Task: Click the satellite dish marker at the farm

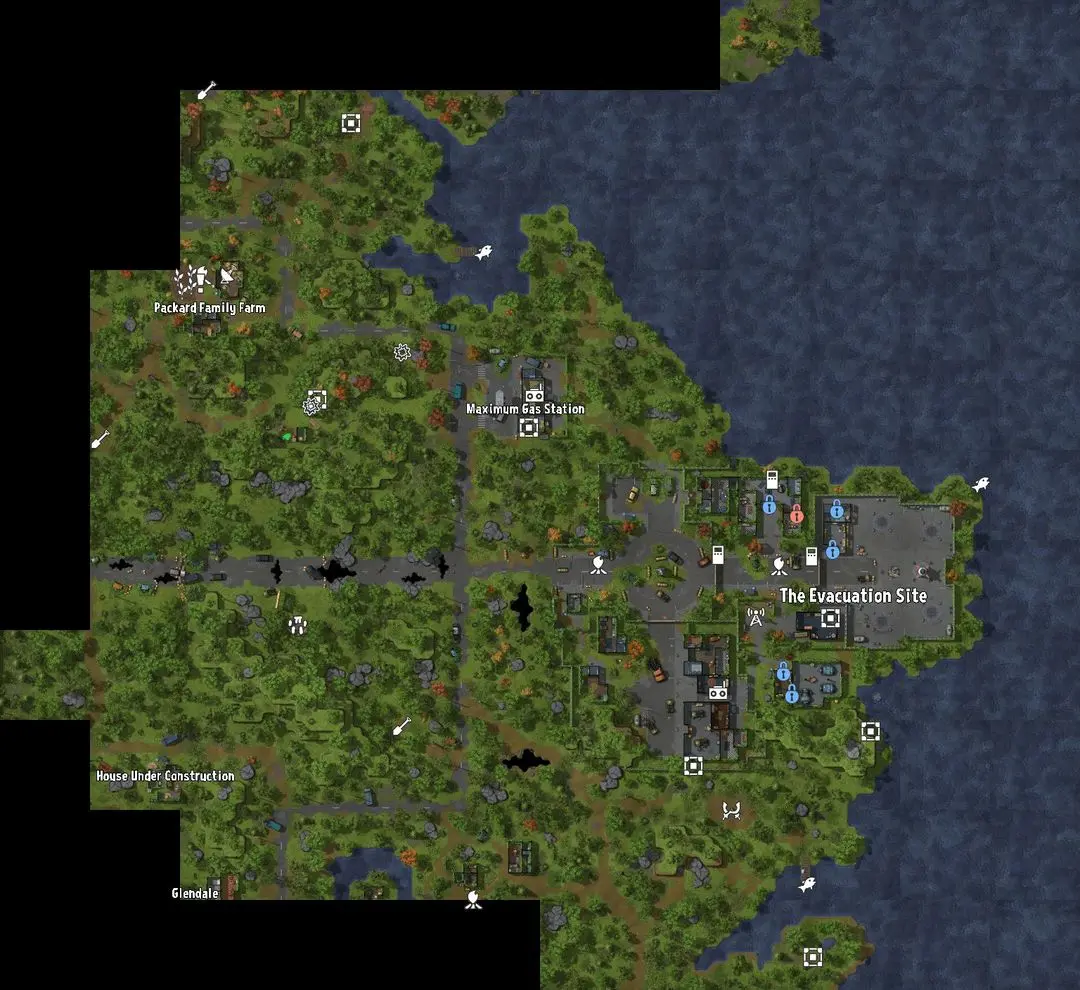Action: [x=229, y=276]
